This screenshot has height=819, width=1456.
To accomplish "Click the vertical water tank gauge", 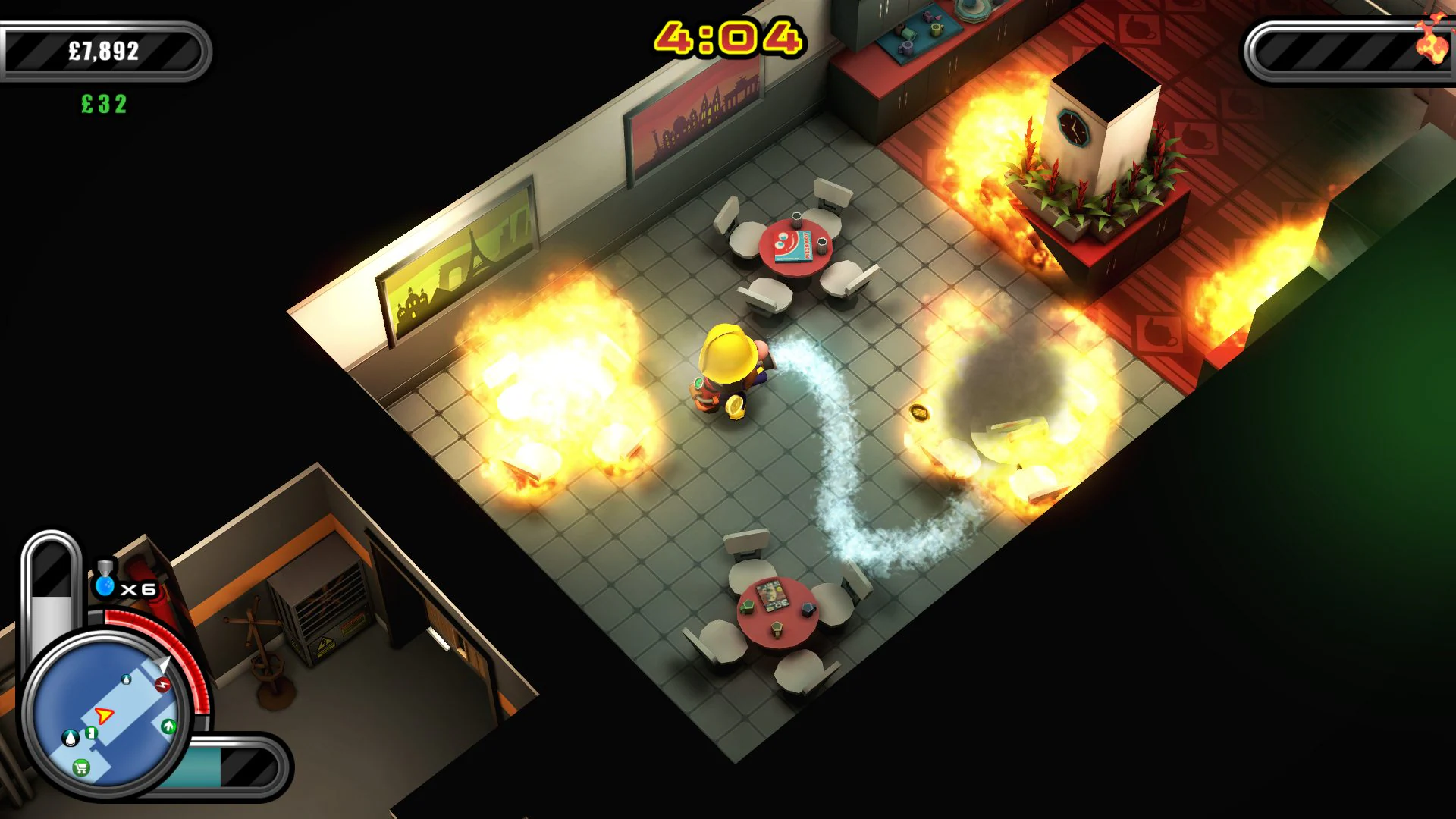I will click(x=52, y=596).
